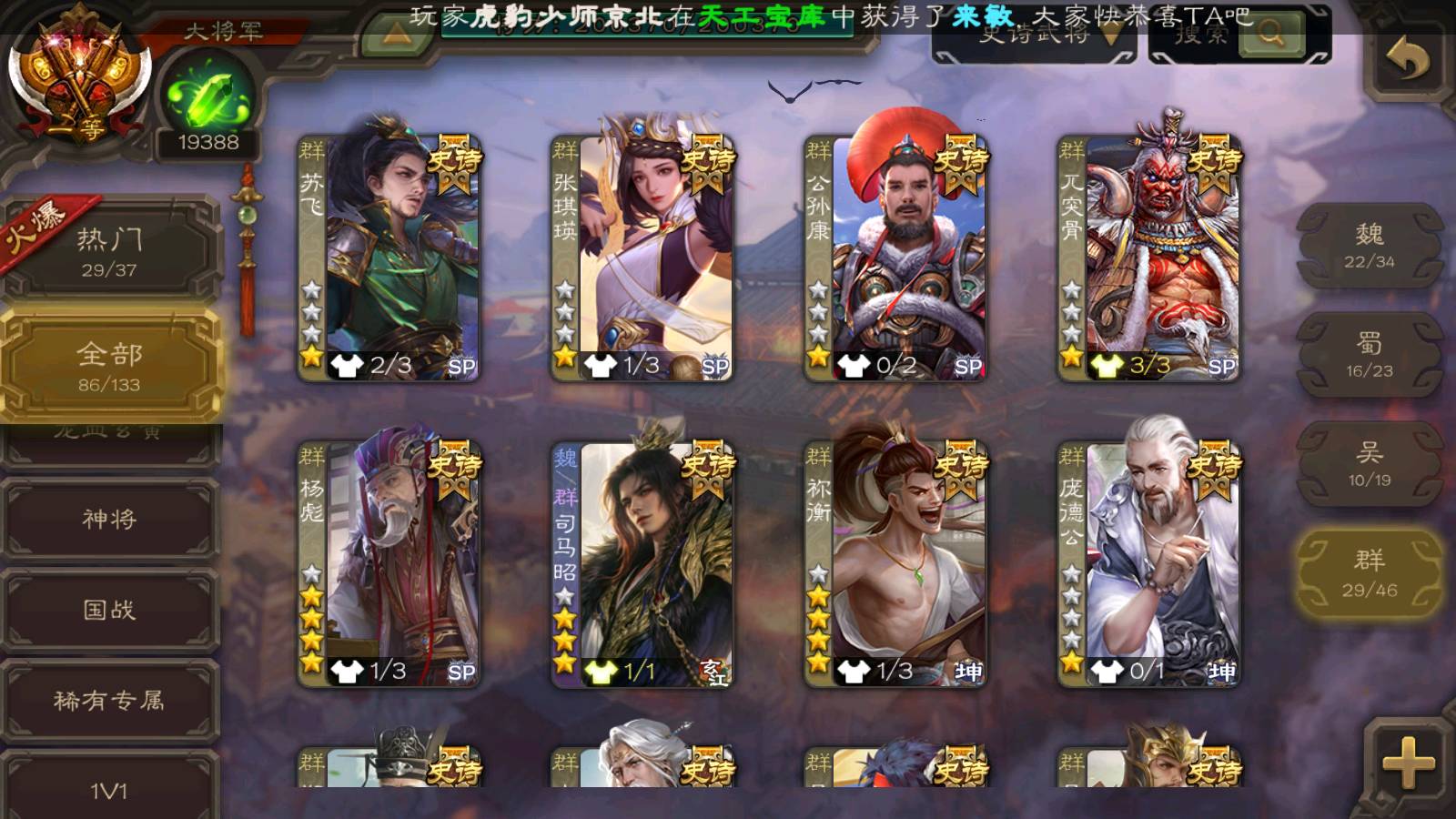Image resolution: width=1456 pixels, height=819 pixels.
Task: Filter heroes by 群 faction
Action: [1369, 573]
